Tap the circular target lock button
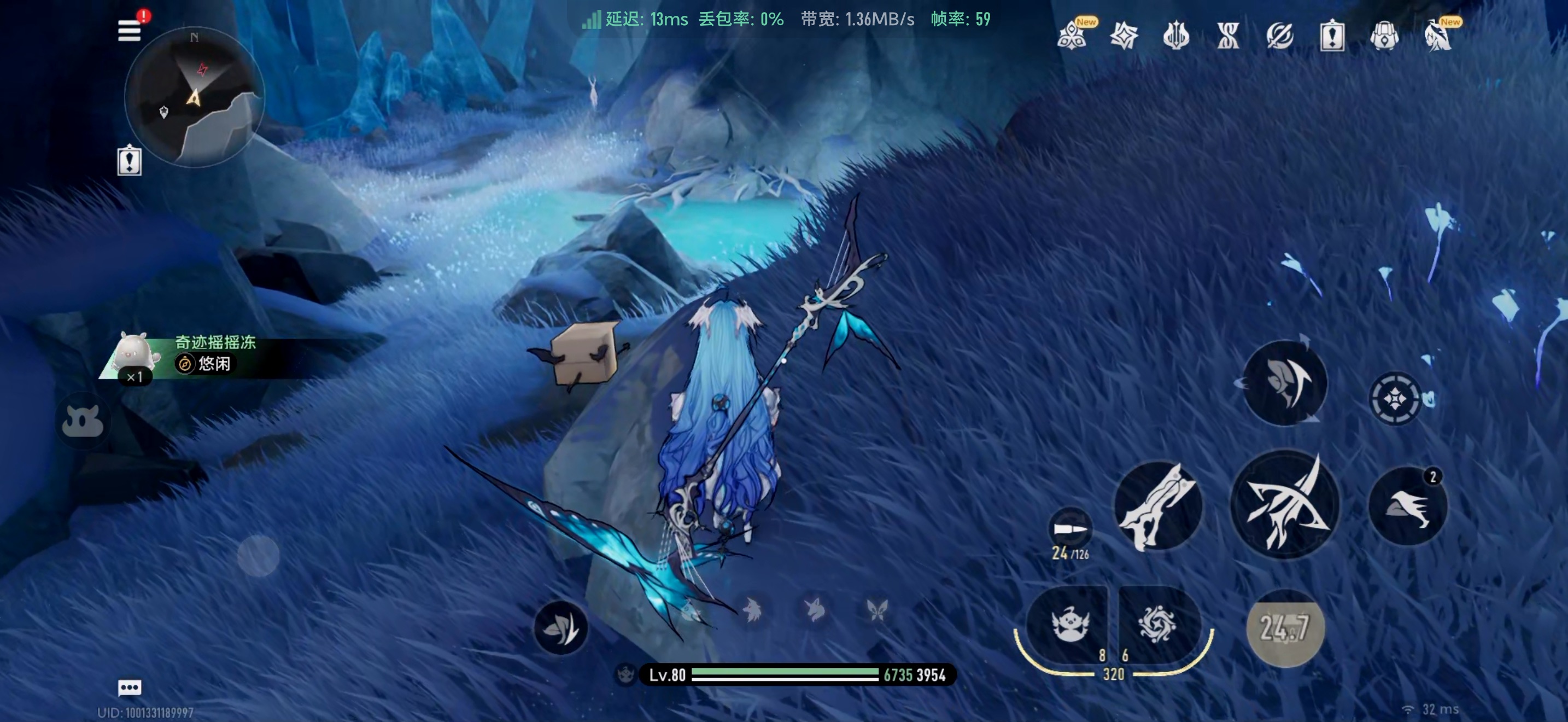Image resolution: width=1568 pixels, height=722 pixels. [1395, 399]
